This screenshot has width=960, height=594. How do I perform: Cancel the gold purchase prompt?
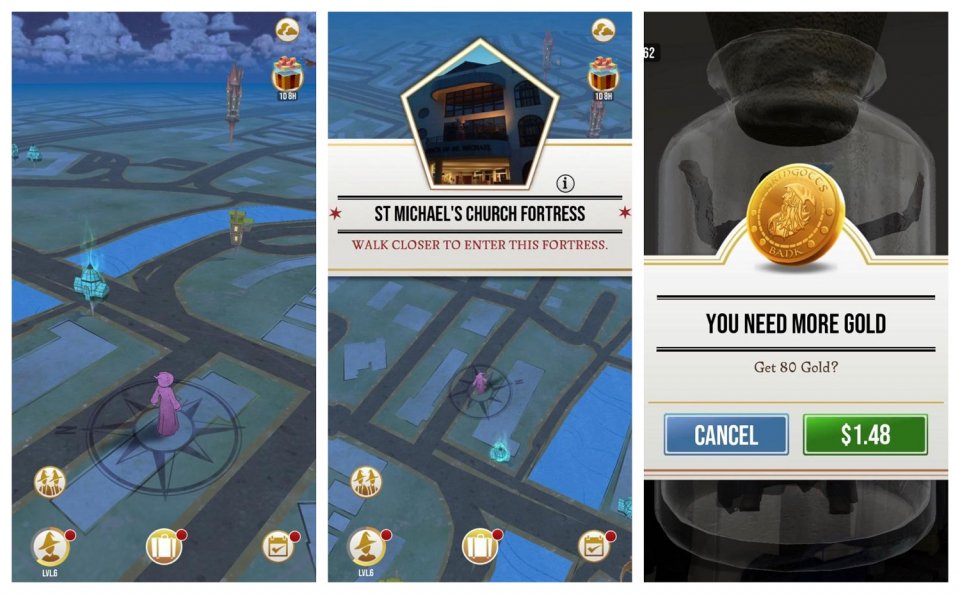726,435
